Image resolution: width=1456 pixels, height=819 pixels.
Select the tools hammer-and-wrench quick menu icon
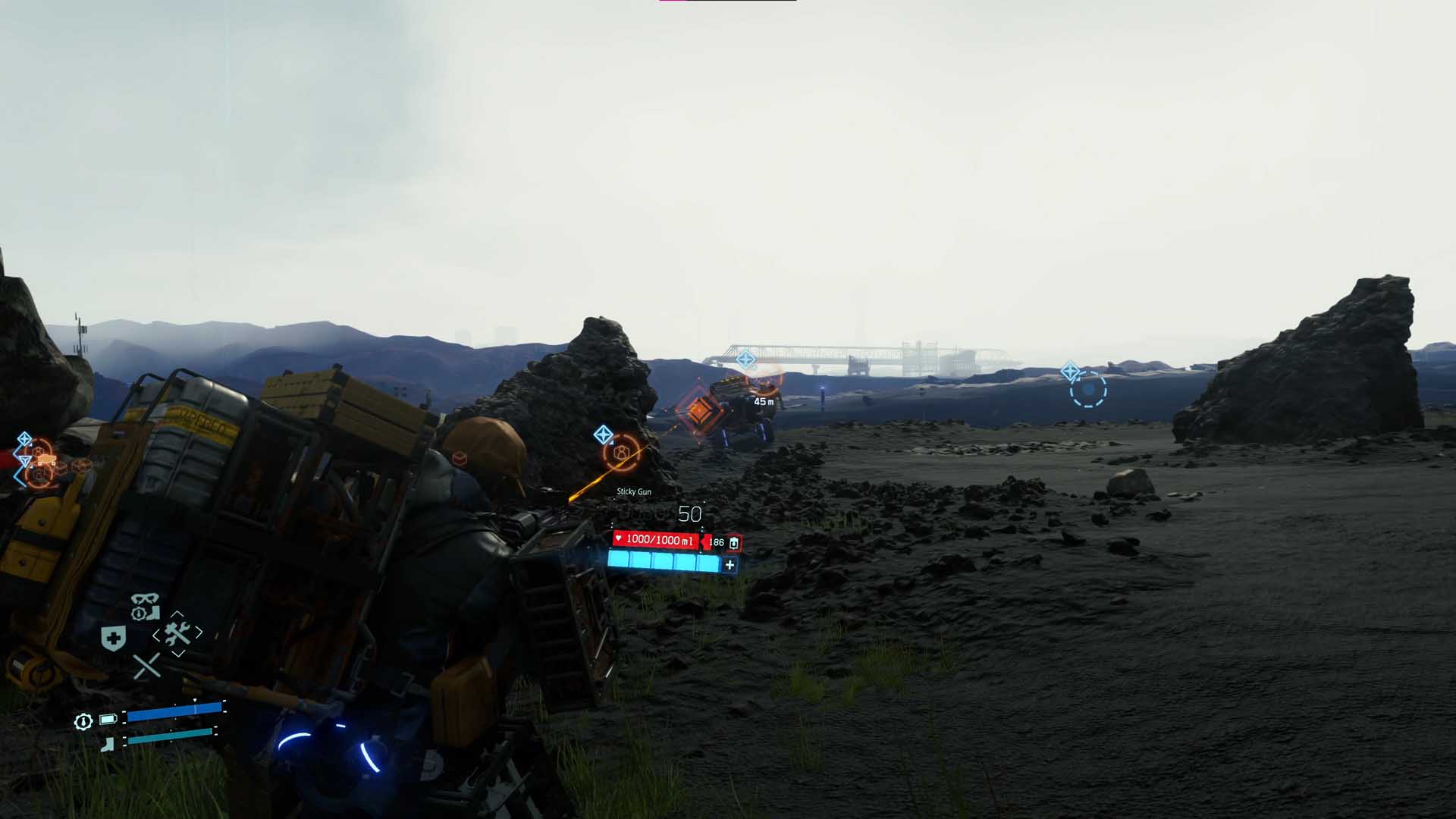pyautogui.click(x=177, y=633)
